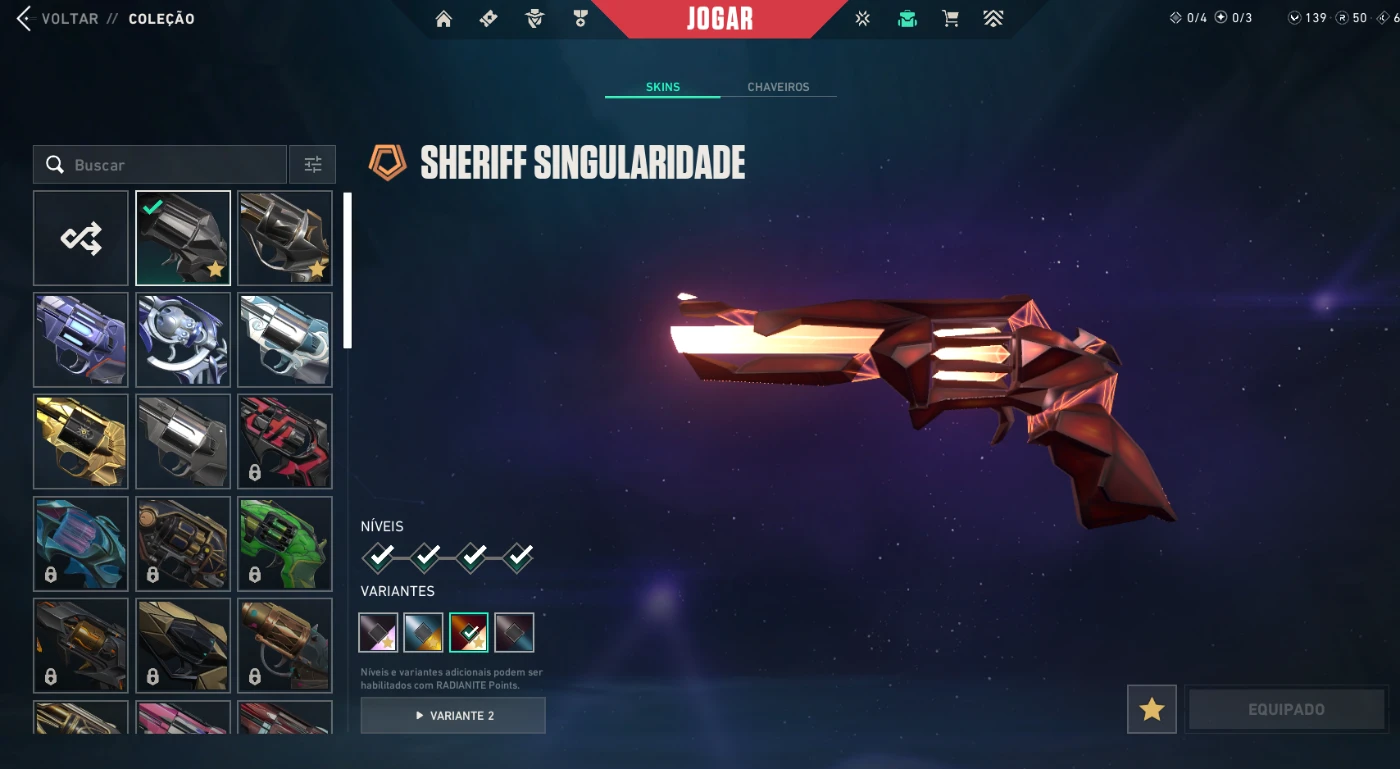1400x769 pixels.
Task: Select the golden Sheriff skin thumbnail
Action: coord(81,441)
